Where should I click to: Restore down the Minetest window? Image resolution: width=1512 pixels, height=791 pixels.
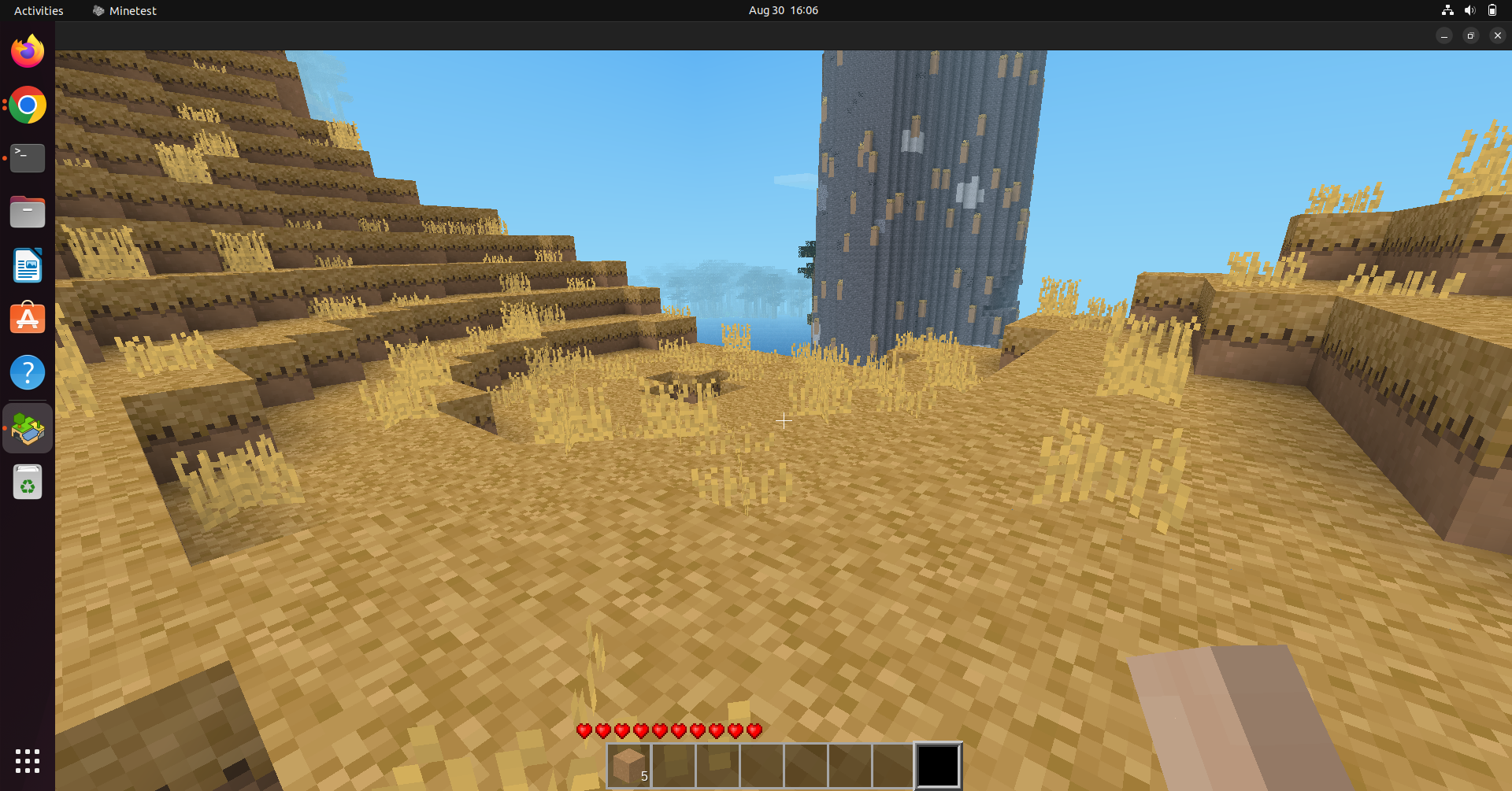click(x=1469, y=35)
